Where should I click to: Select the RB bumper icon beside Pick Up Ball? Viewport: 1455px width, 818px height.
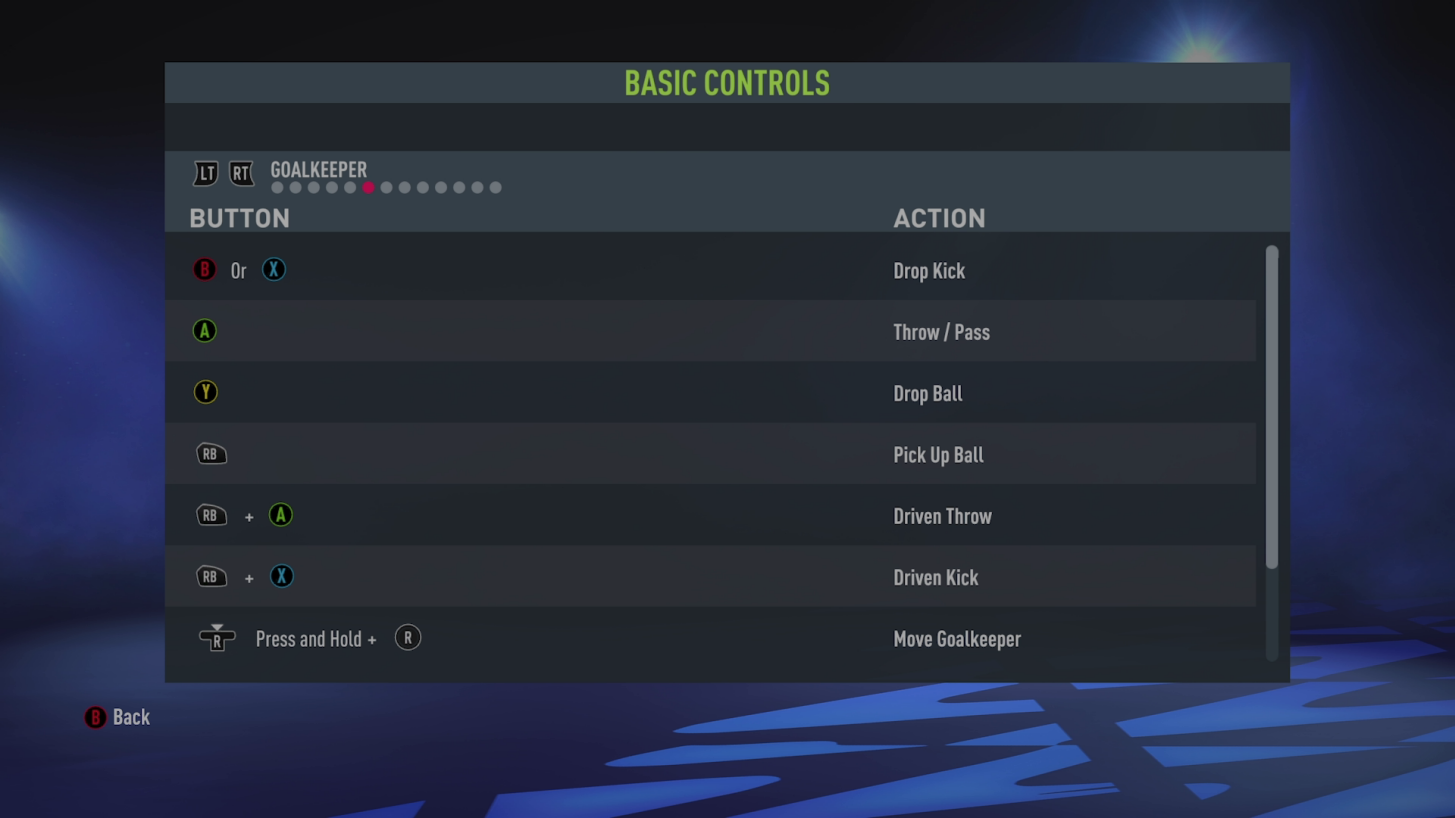coord(211,454)
